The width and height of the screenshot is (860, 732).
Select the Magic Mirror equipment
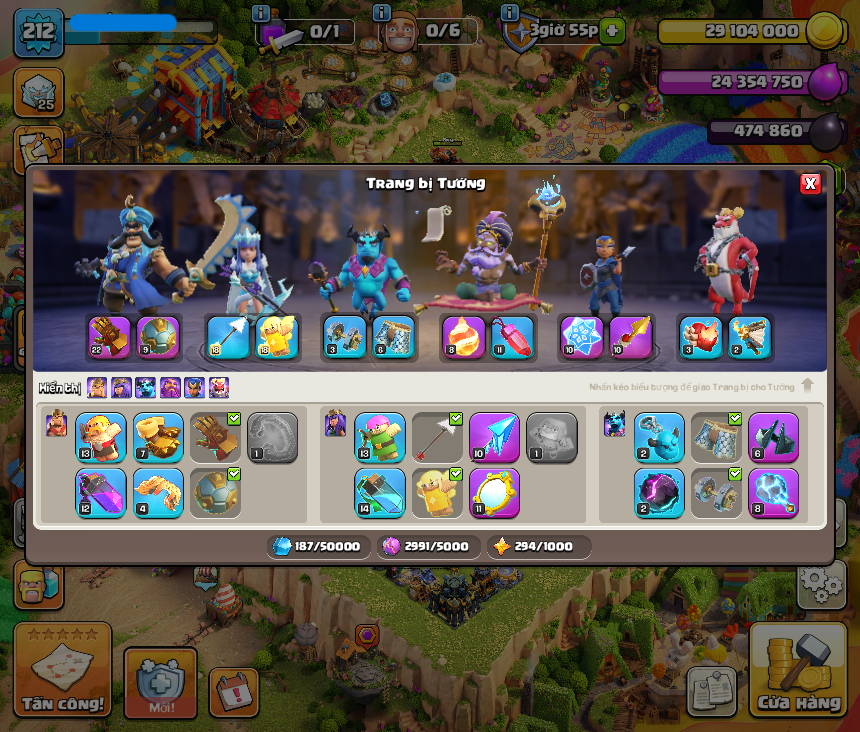coord(494,493)
